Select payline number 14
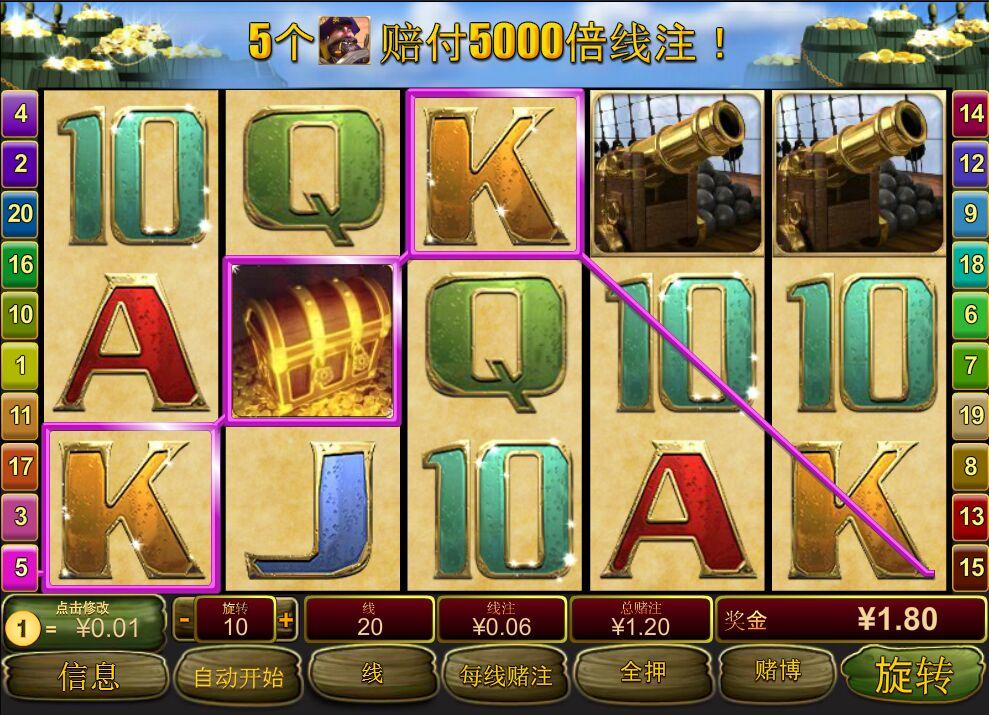Image resolution: width=989 pixels, height=715 pixels. coord(970,113)
